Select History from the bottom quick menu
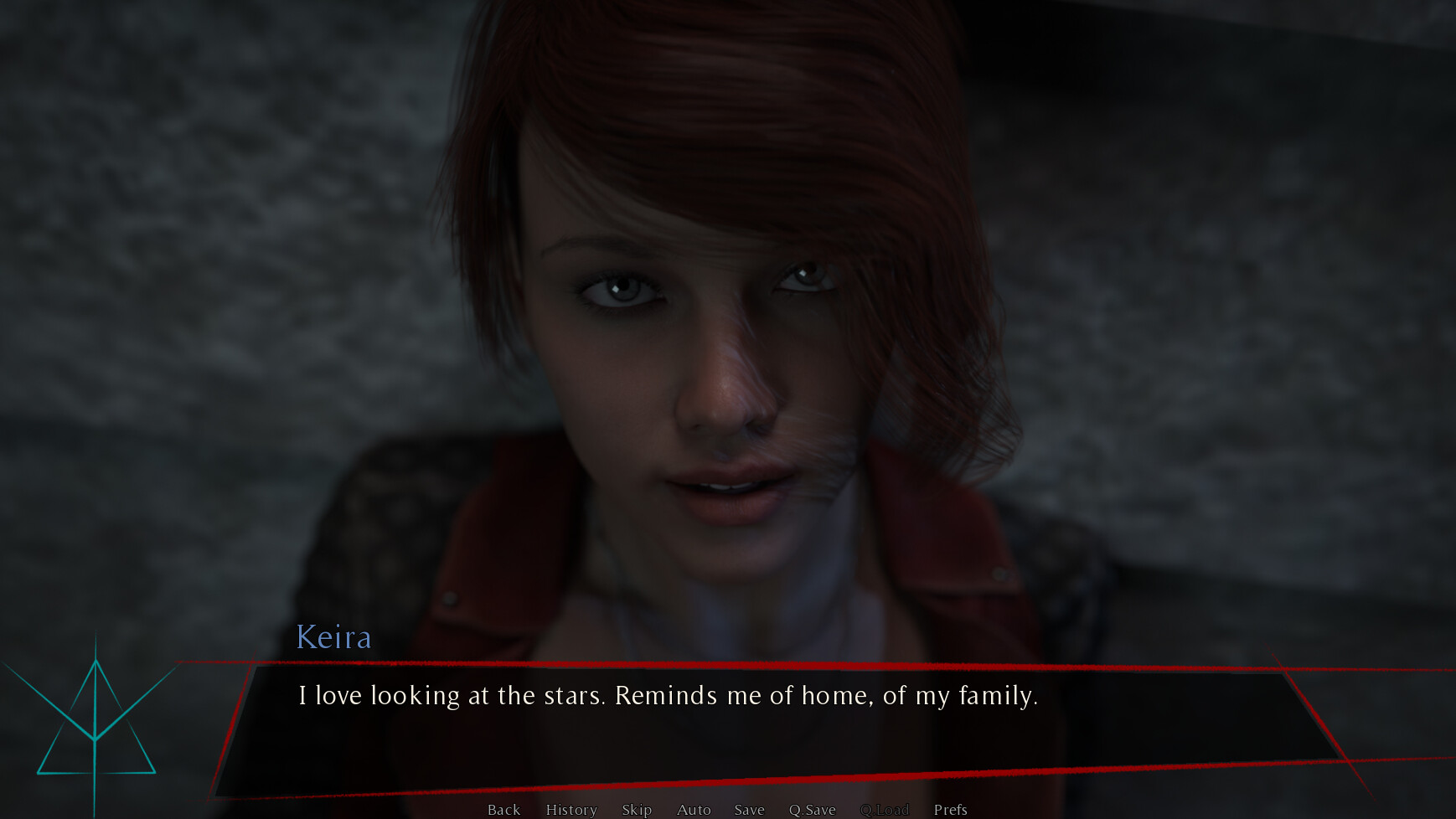 571,810
